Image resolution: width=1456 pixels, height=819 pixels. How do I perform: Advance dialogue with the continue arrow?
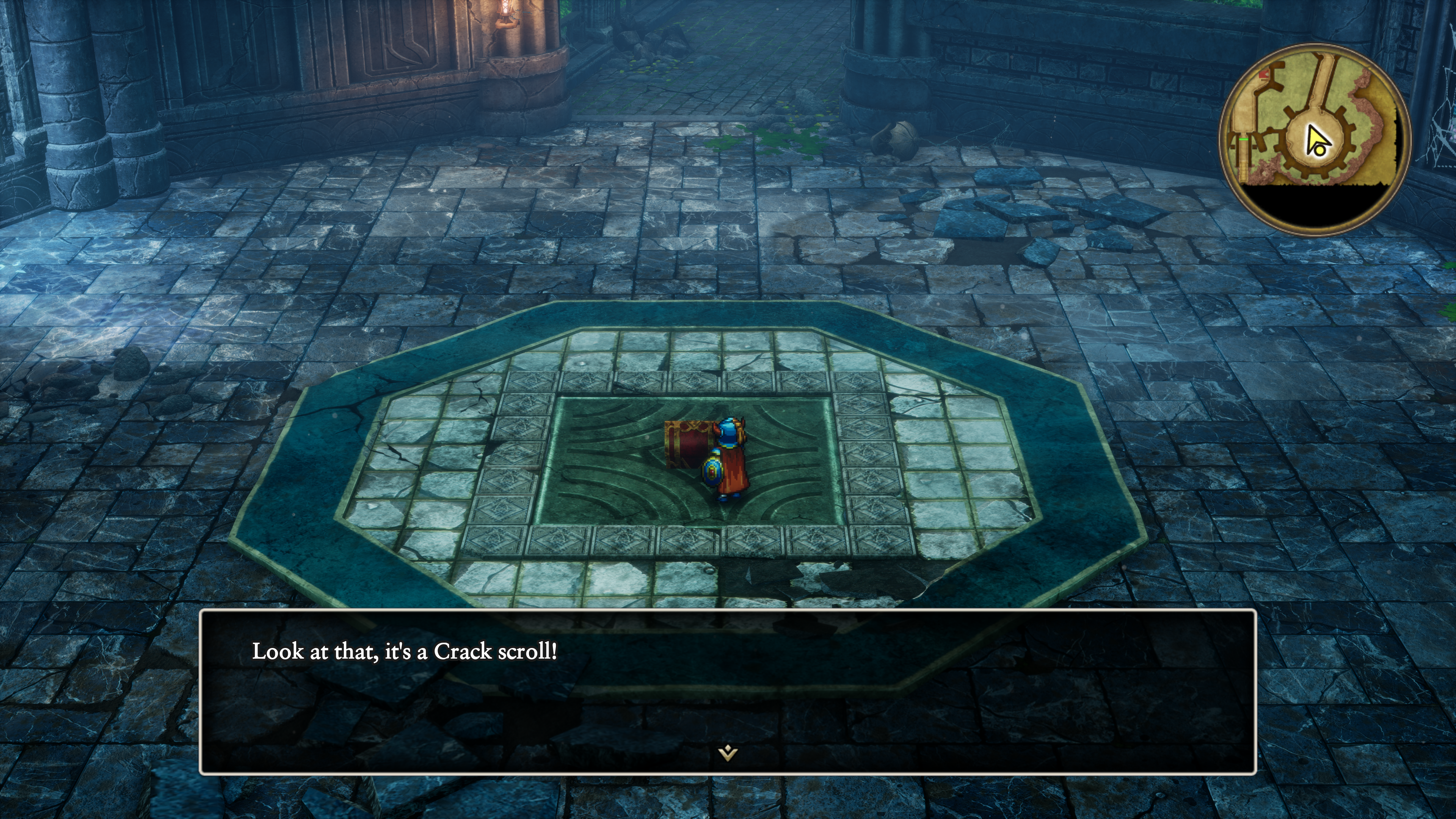[728, 753]
